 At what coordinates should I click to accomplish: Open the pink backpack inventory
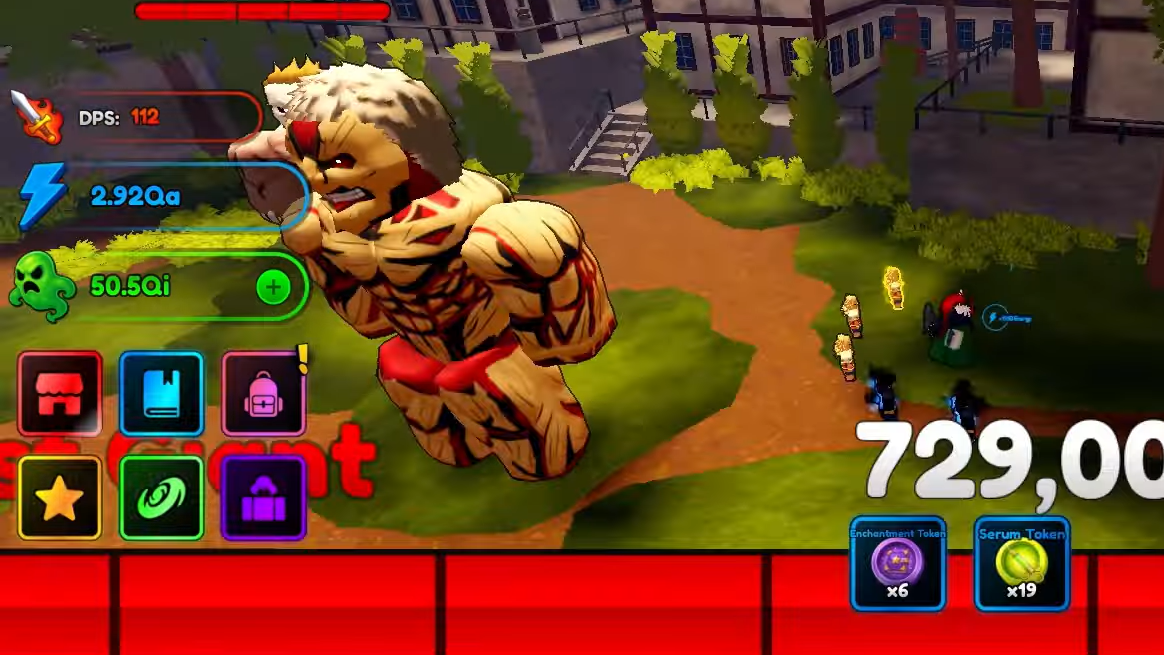pos(263,394)
